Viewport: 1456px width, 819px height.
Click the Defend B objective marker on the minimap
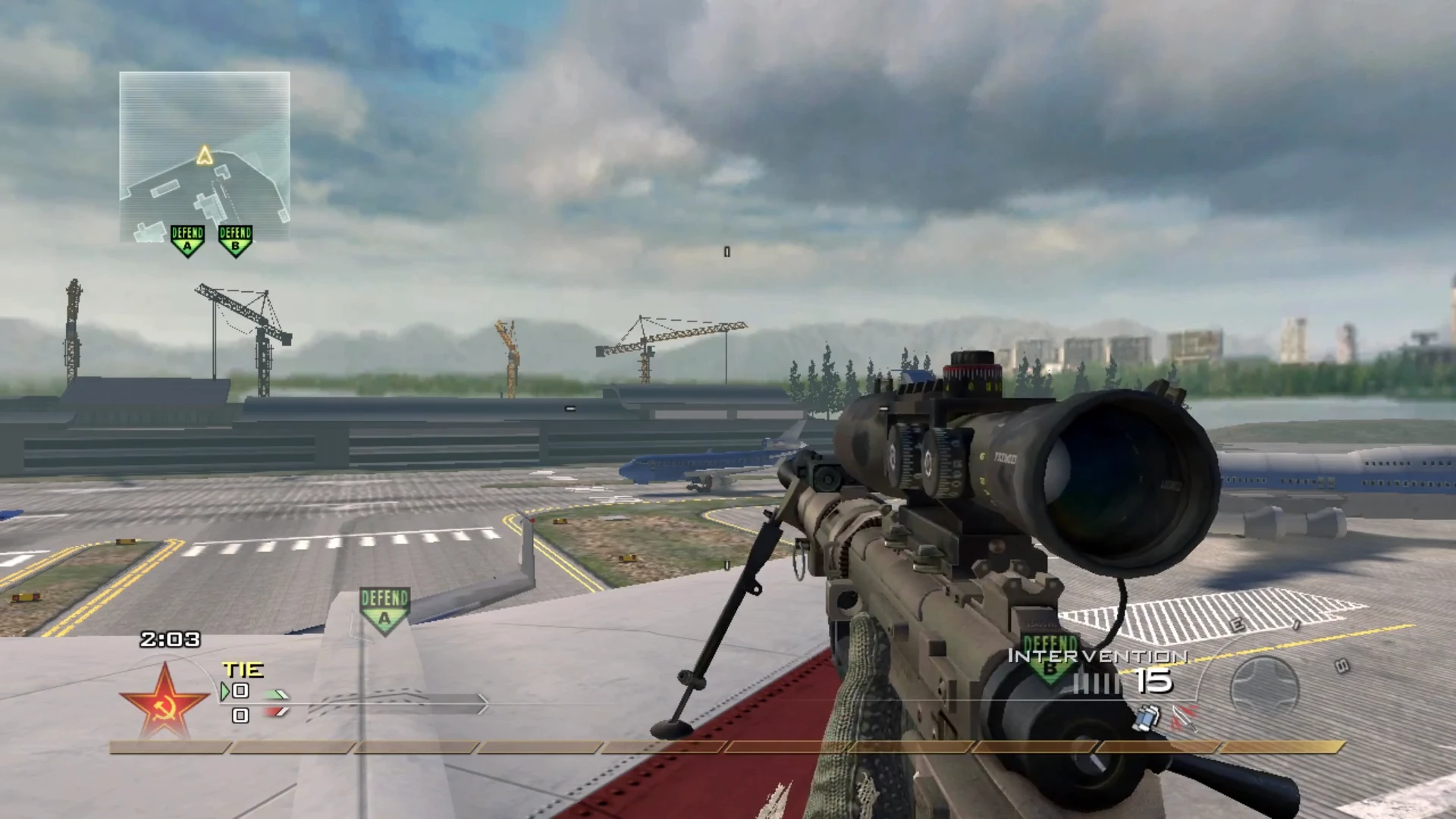pos(235,239)
